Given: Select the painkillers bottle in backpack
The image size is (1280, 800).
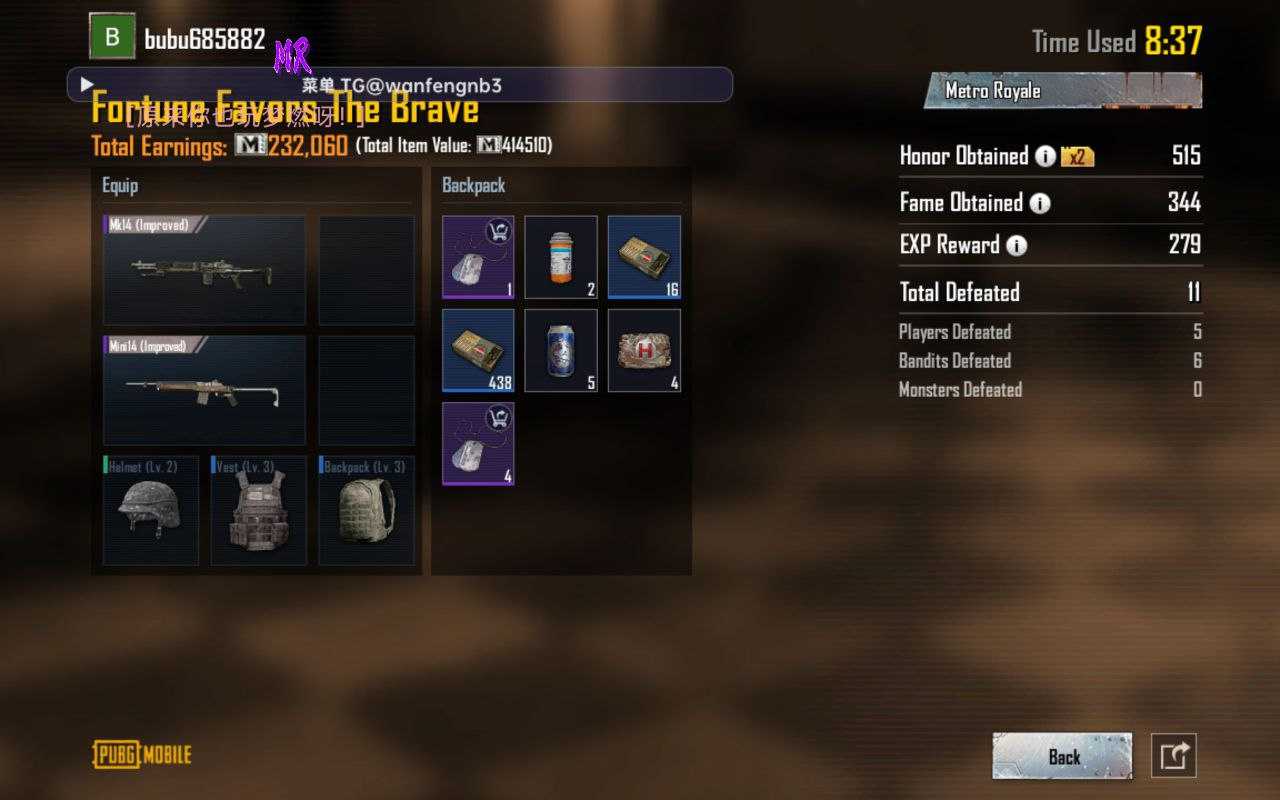Looking at the screenshot, I should coord(561,257).
